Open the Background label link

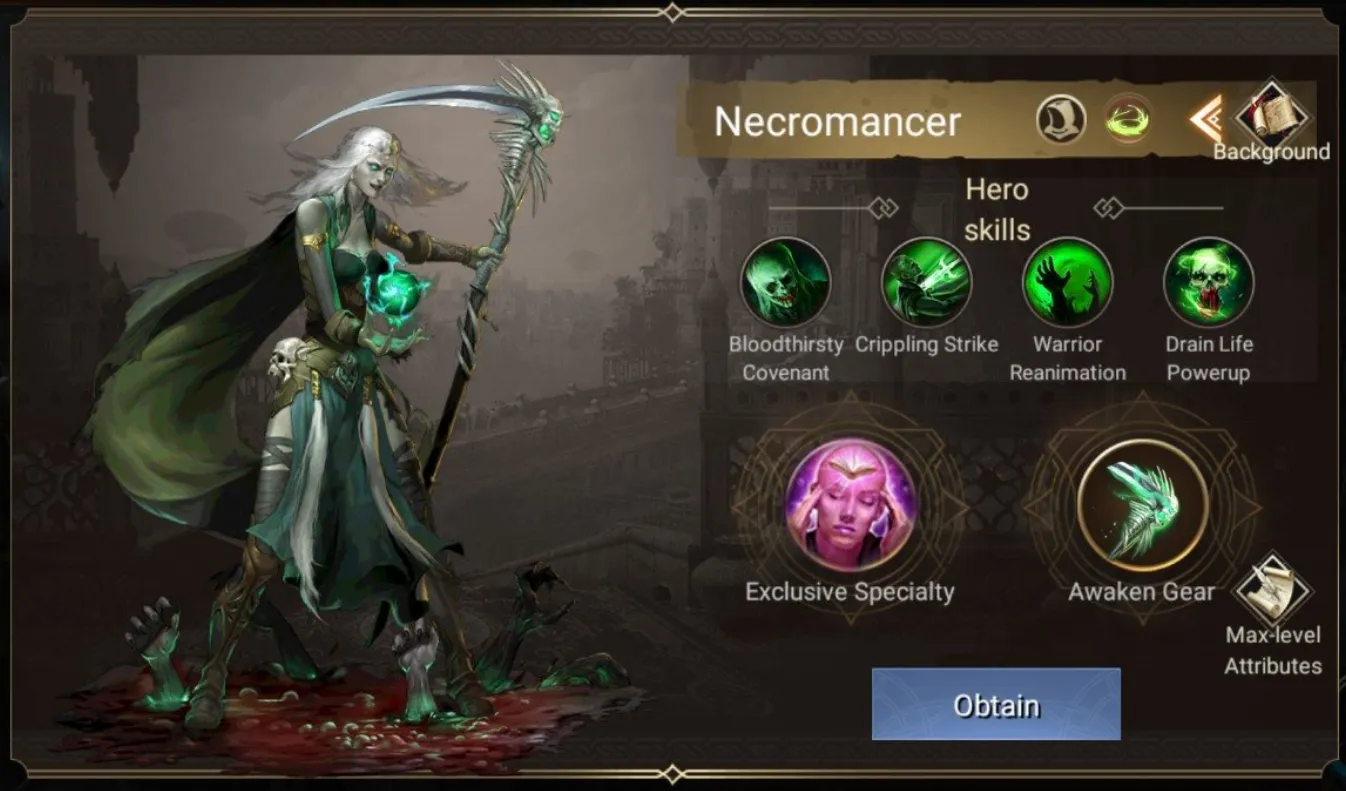[1272, 153]
